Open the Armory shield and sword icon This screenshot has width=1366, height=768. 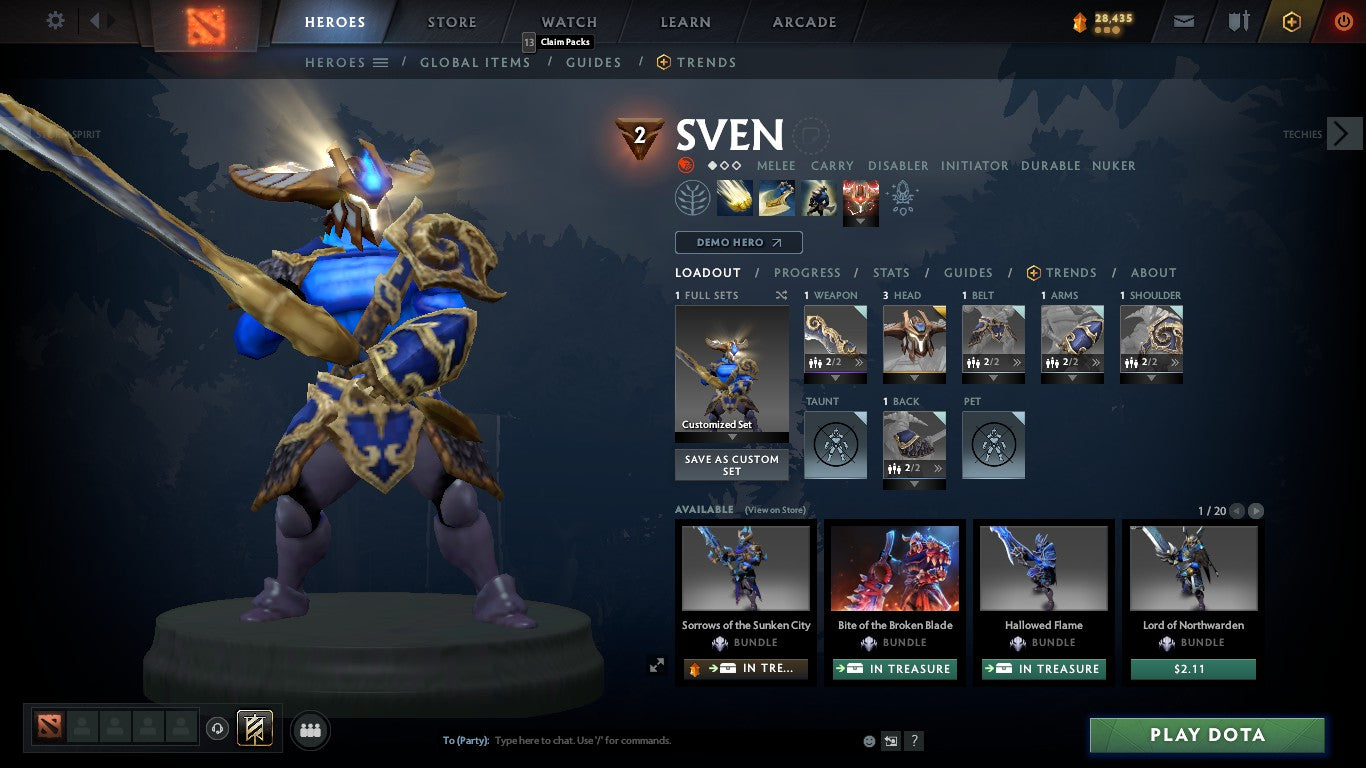(x=1238, y=20)
